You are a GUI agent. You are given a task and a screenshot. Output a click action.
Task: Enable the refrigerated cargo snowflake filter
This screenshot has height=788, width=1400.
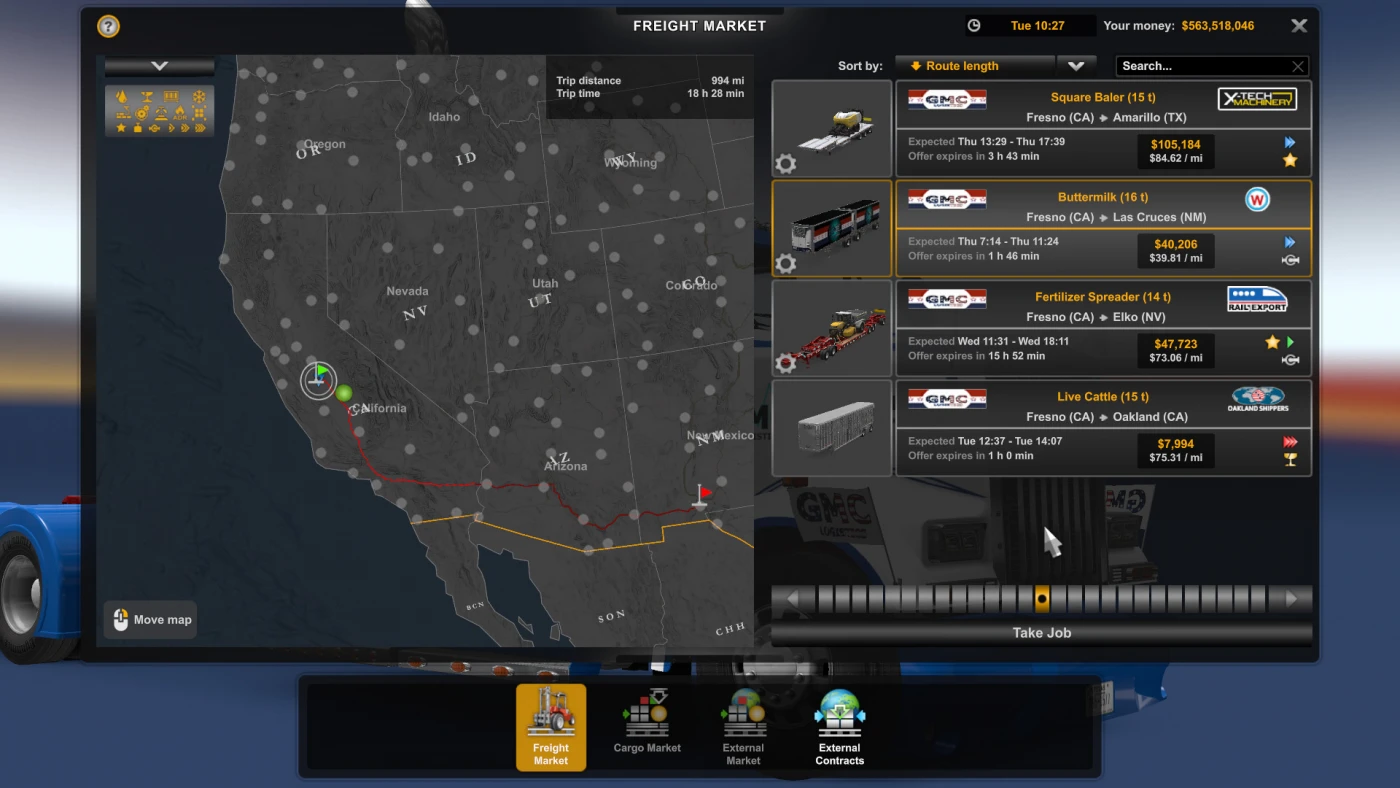(199, 96)
